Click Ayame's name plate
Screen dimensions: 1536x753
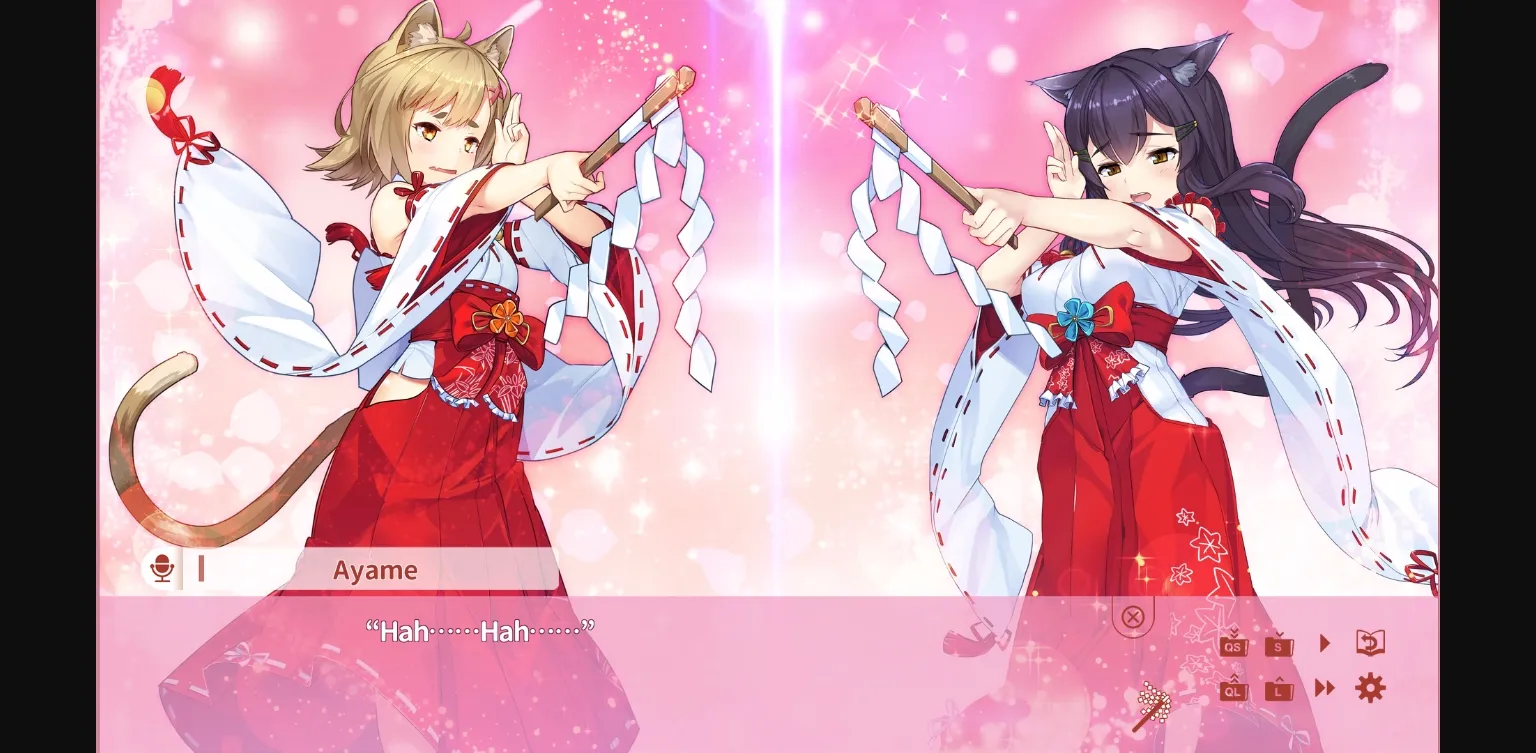[375, 570]
